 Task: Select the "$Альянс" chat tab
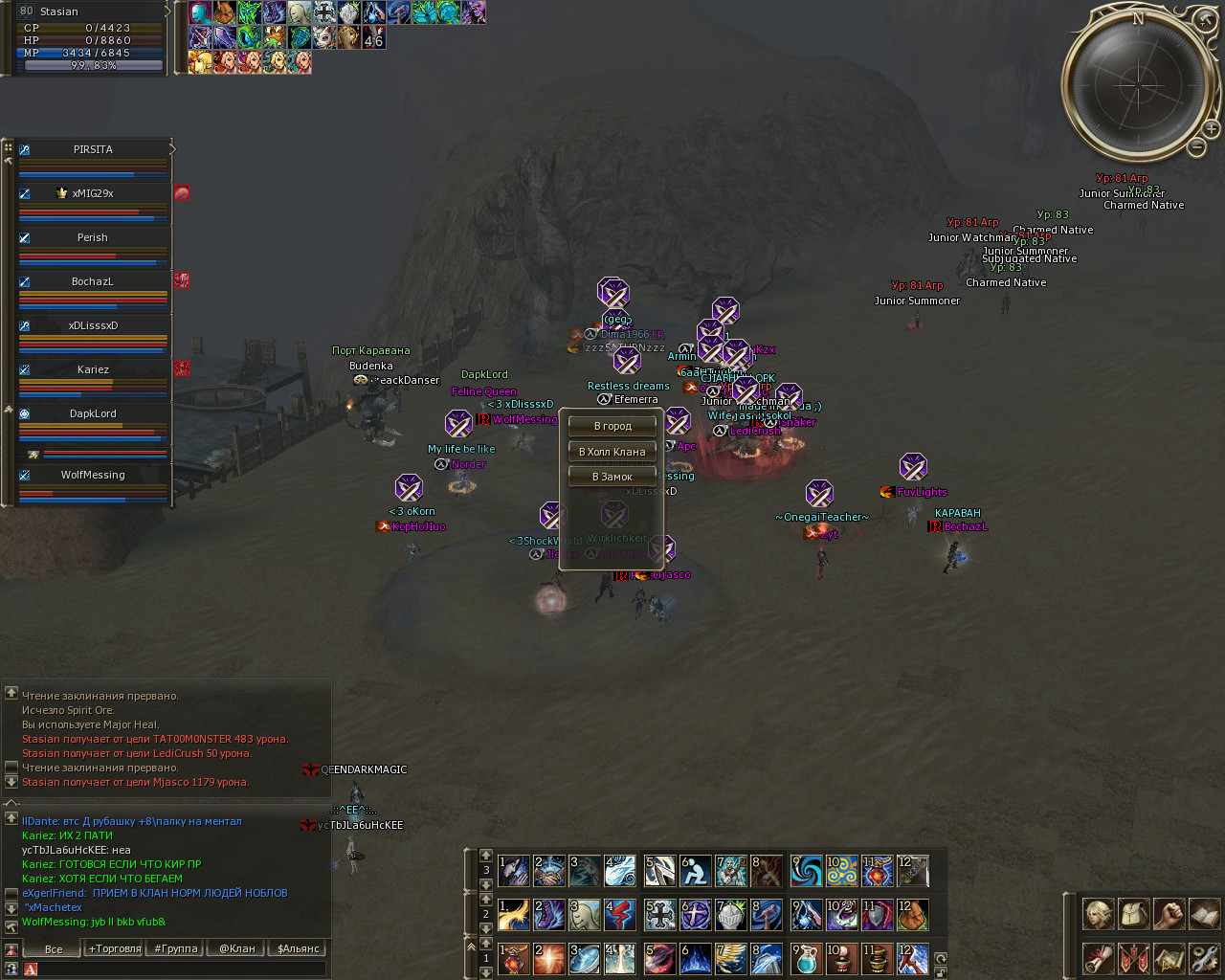point(298,948)
